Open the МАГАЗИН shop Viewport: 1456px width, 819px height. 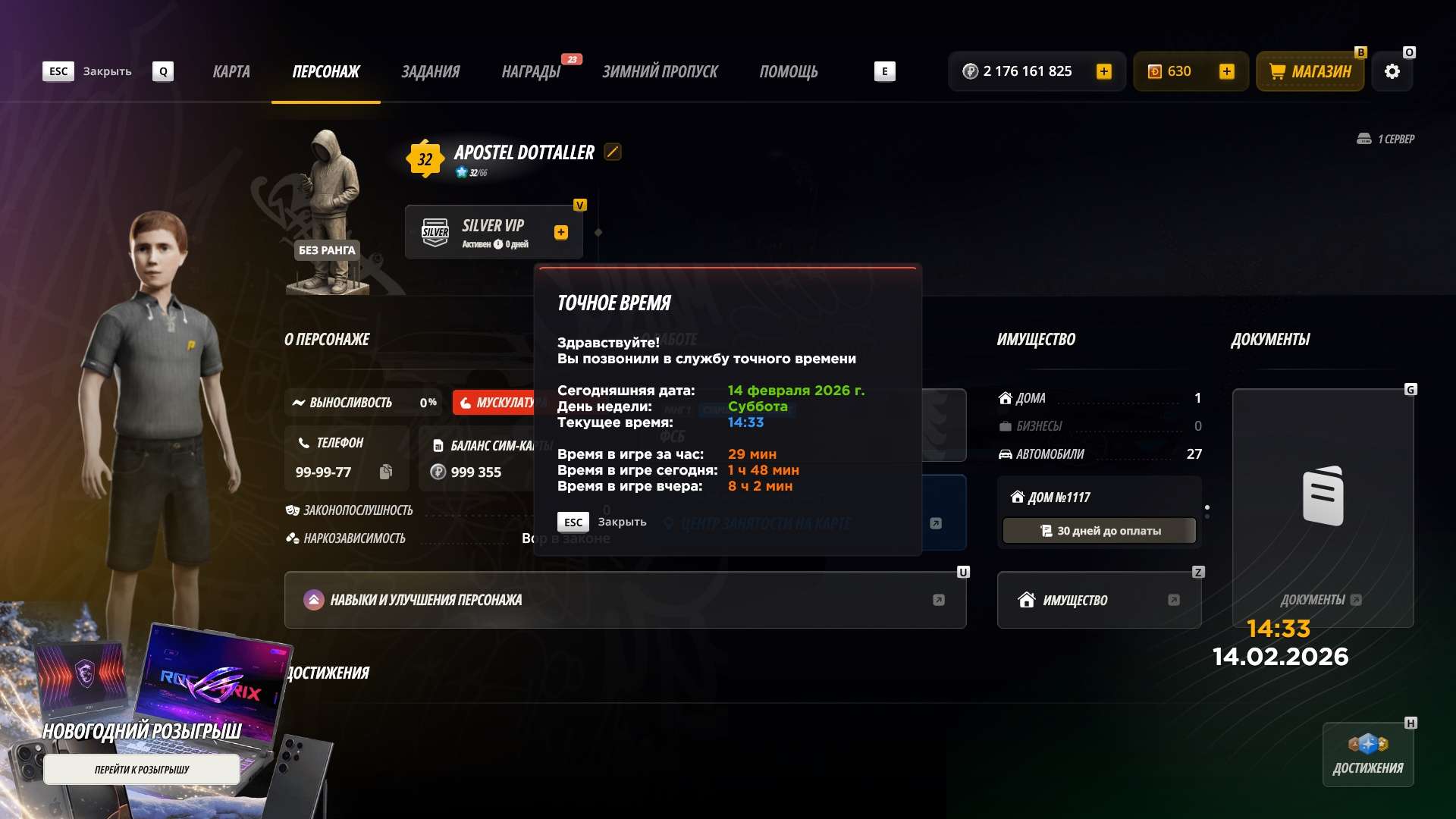point(1310,72)
